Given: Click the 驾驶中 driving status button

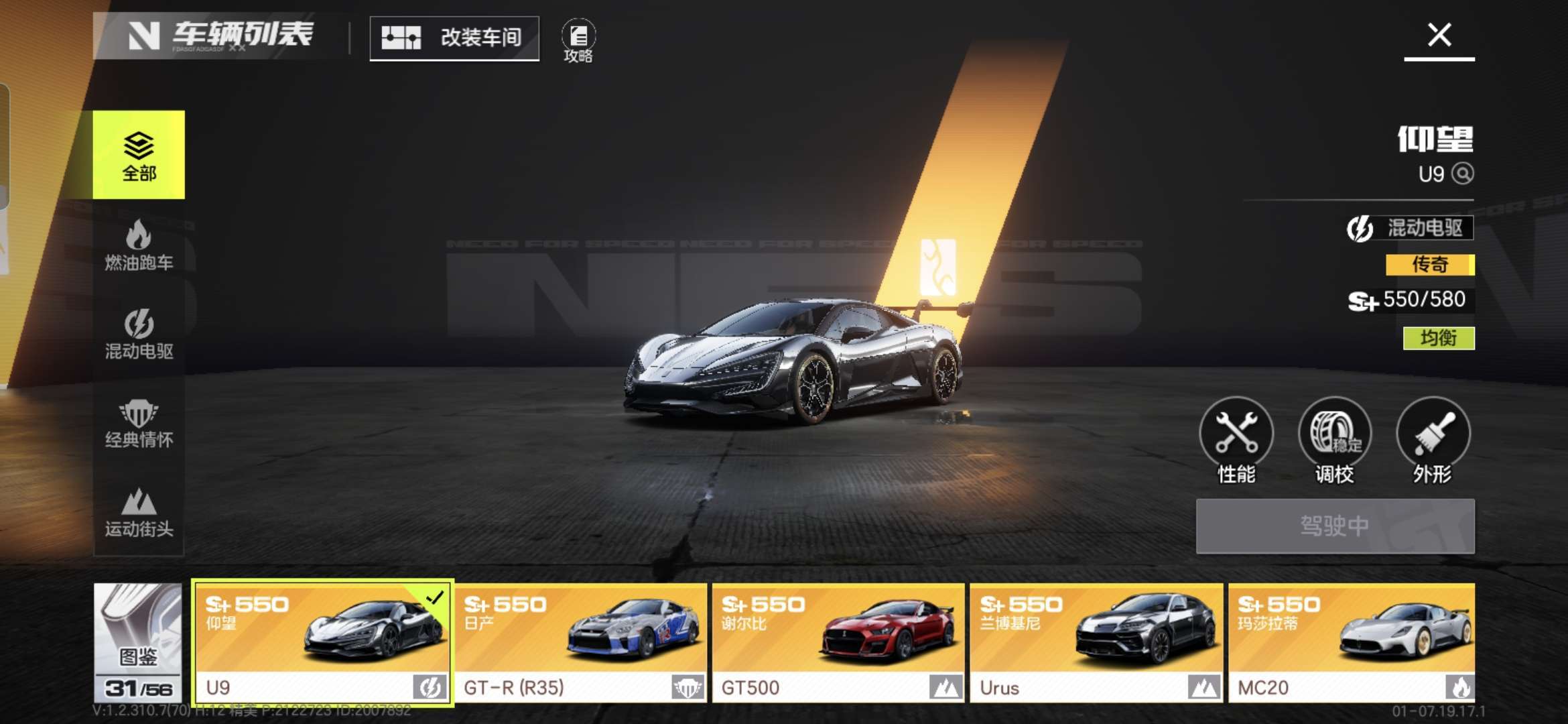Looking at the screenshot, I should pos(1335,526).
